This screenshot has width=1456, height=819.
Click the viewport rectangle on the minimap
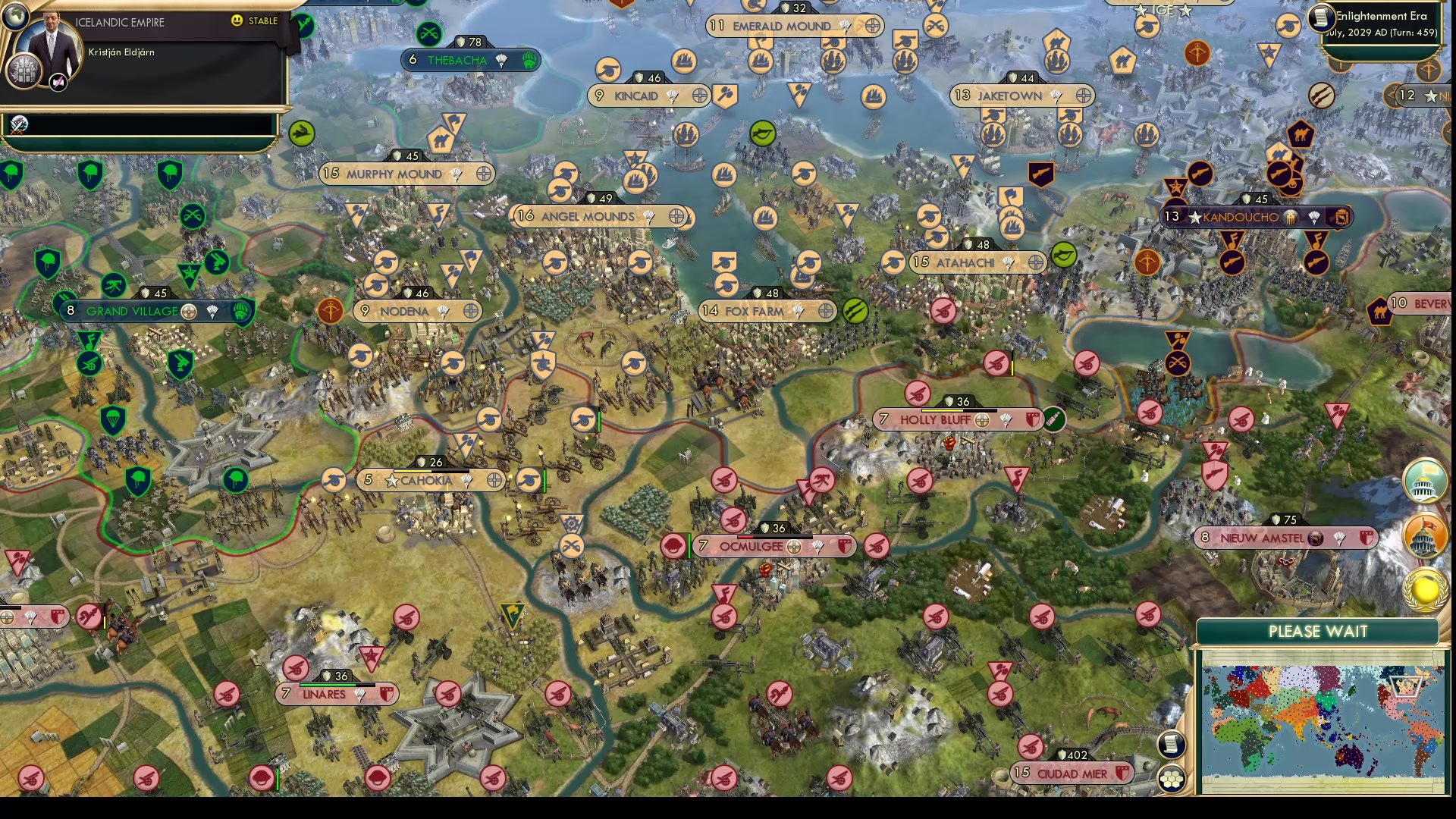[1407, 687]
